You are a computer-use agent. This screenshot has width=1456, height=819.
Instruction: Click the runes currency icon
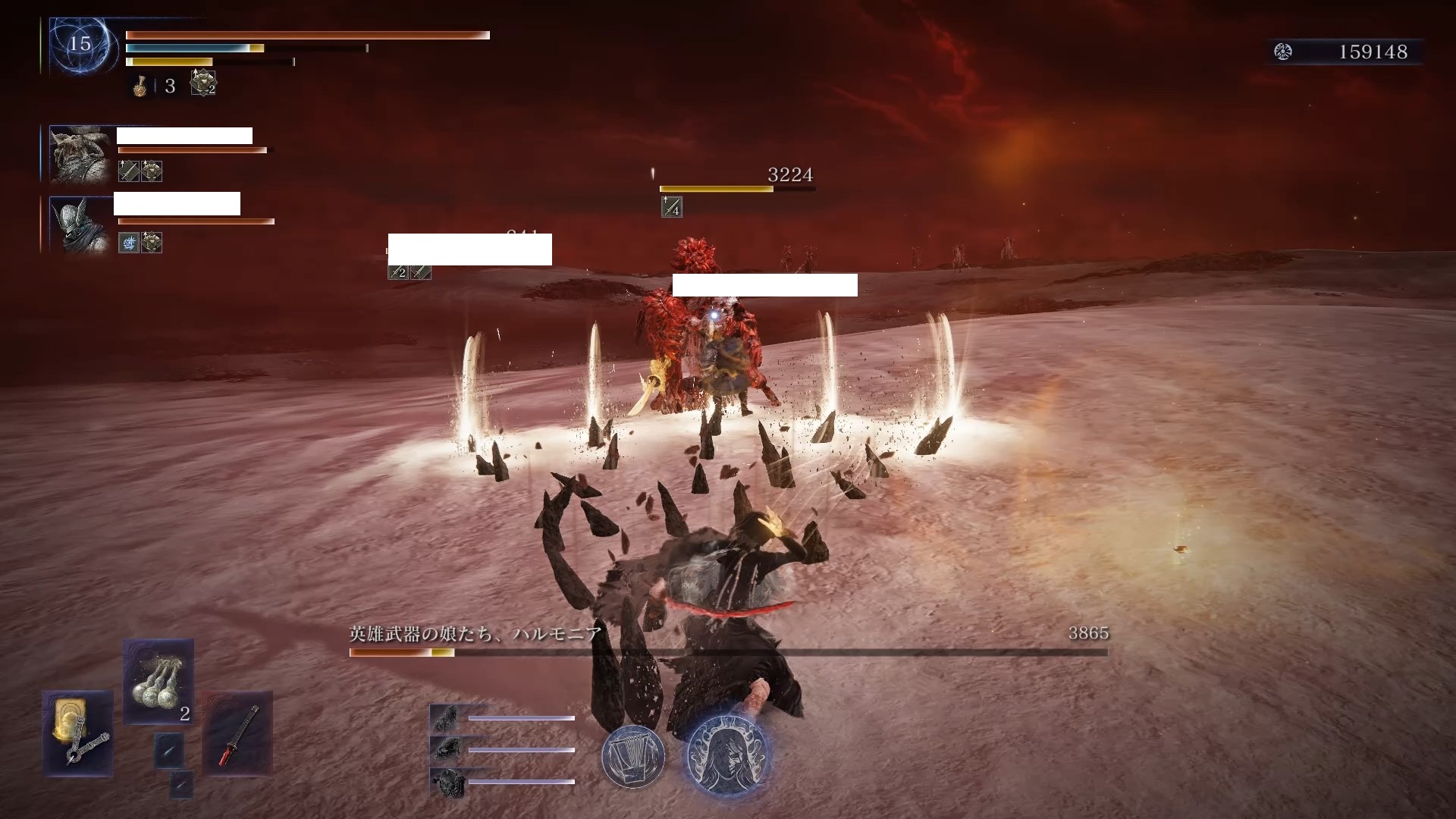(x=1283, y=52)
